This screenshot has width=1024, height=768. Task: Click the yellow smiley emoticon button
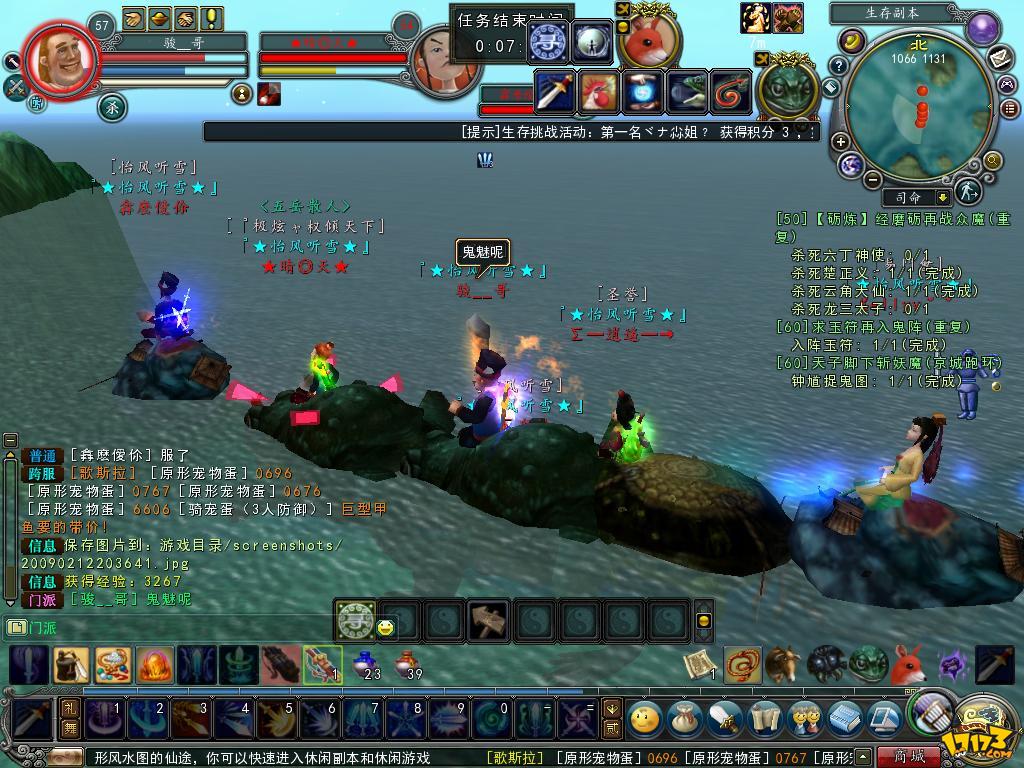pos(386,628)
